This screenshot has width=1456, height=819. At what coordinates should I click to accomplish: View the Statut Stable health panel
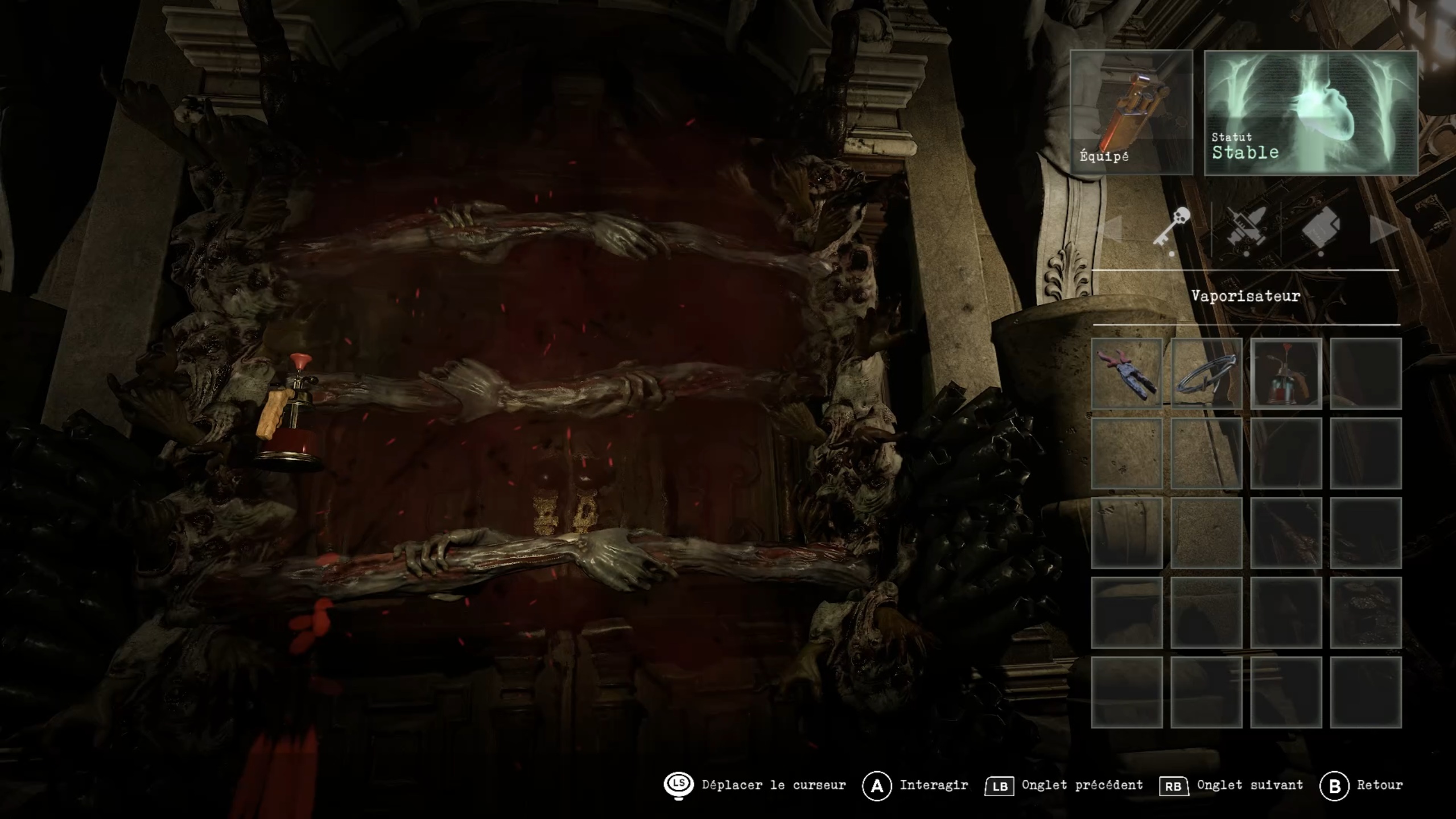tap(1310, 112)
